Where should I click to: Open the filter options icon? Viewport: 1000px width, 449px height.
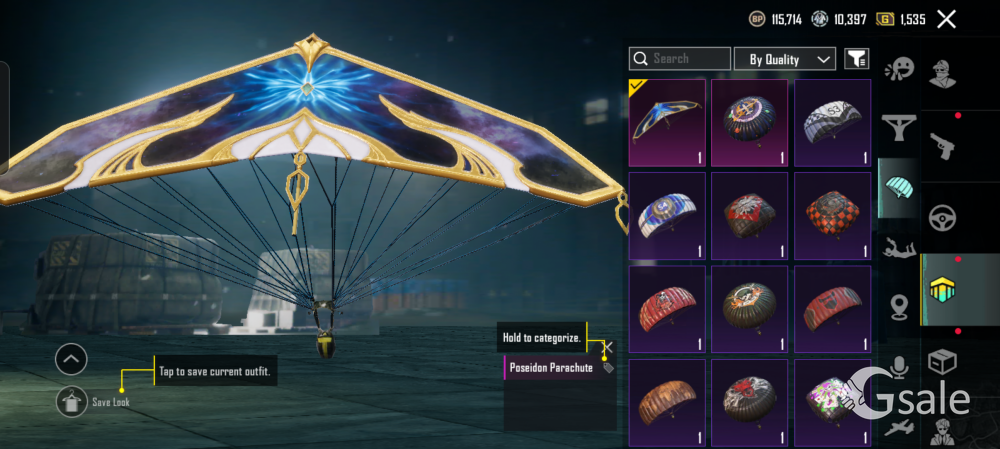[x=856, y=59]
